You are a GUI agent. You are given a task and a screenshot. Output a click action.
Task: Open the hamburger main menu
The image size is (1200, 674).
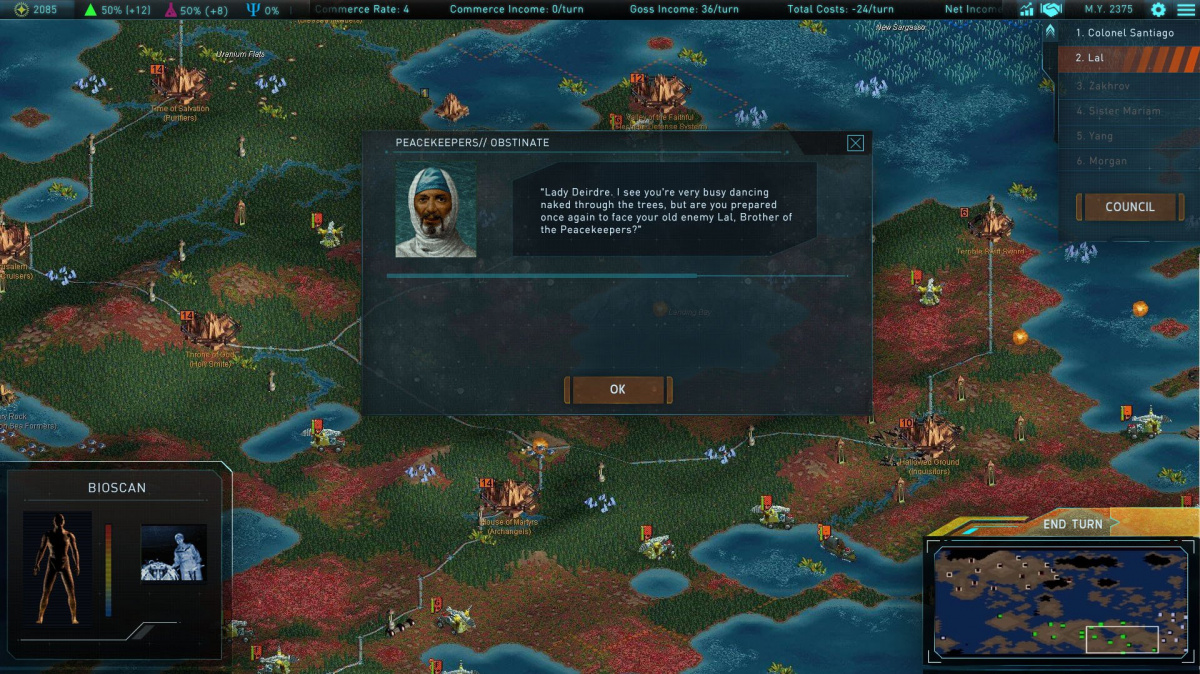1186,9
